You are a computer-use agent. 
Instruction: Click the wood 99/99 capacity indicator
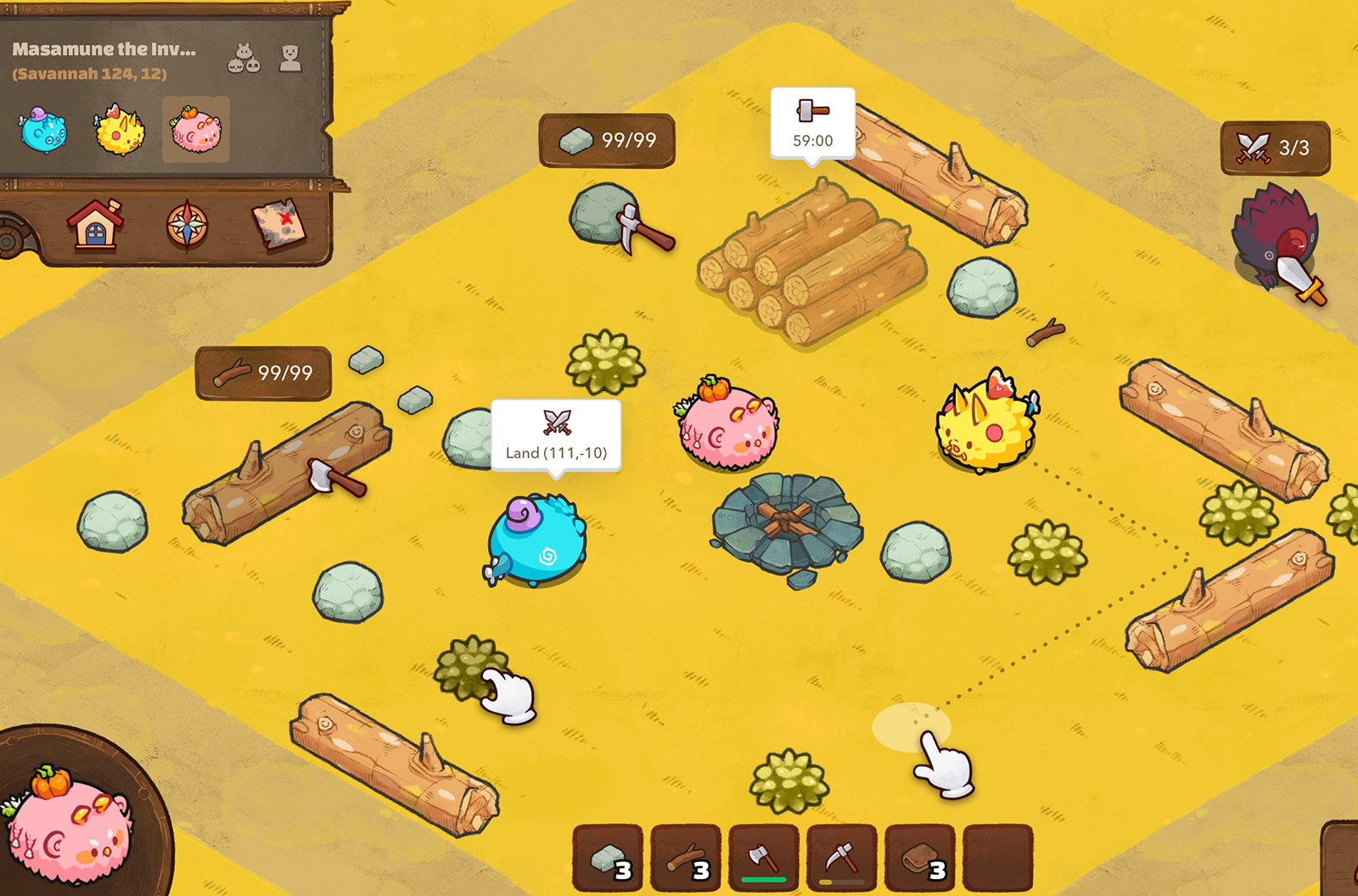(x=265, y=370)
